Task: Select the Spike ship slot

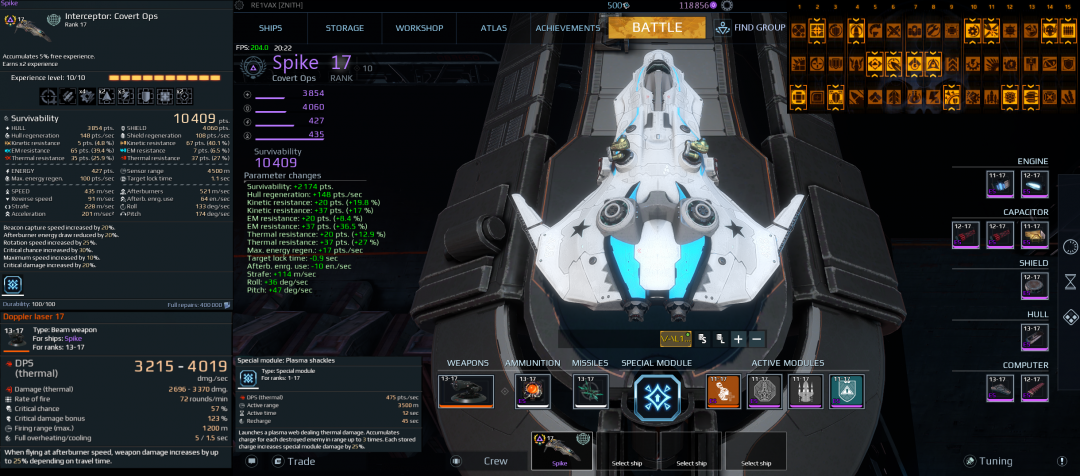Action: click(563, 451)
